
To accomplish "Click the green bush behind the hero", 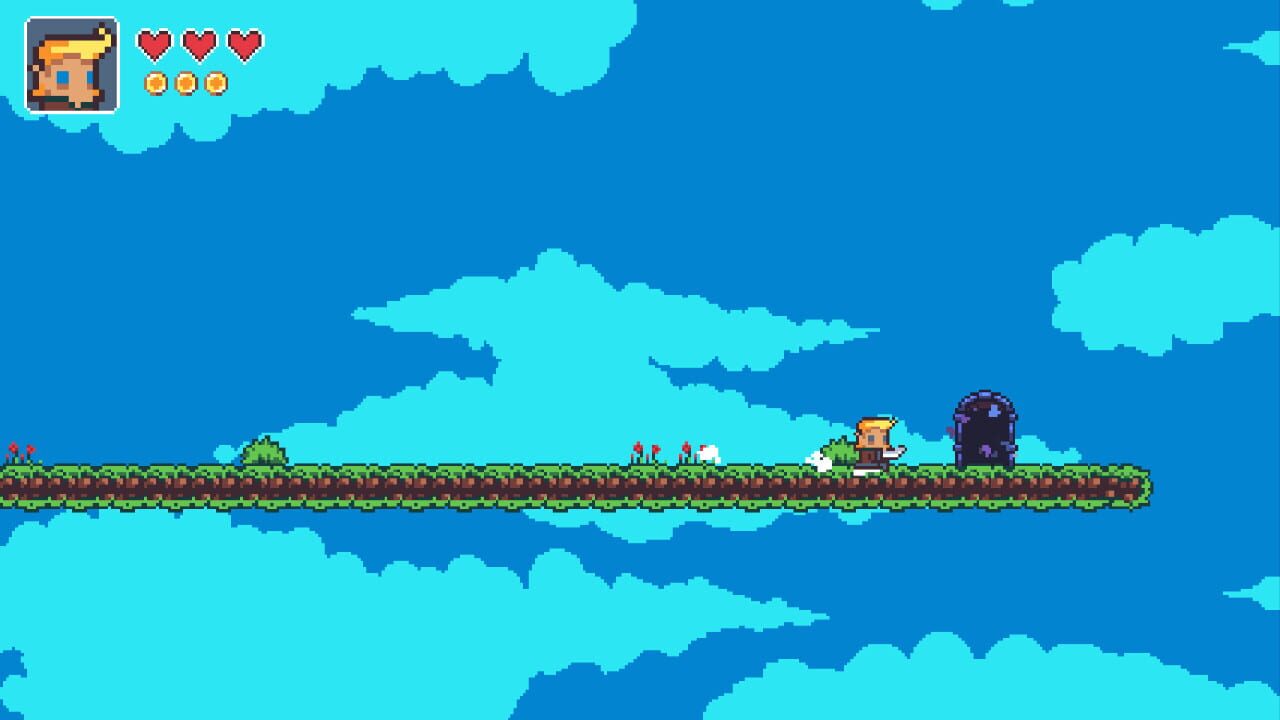I will coord(840,450).
